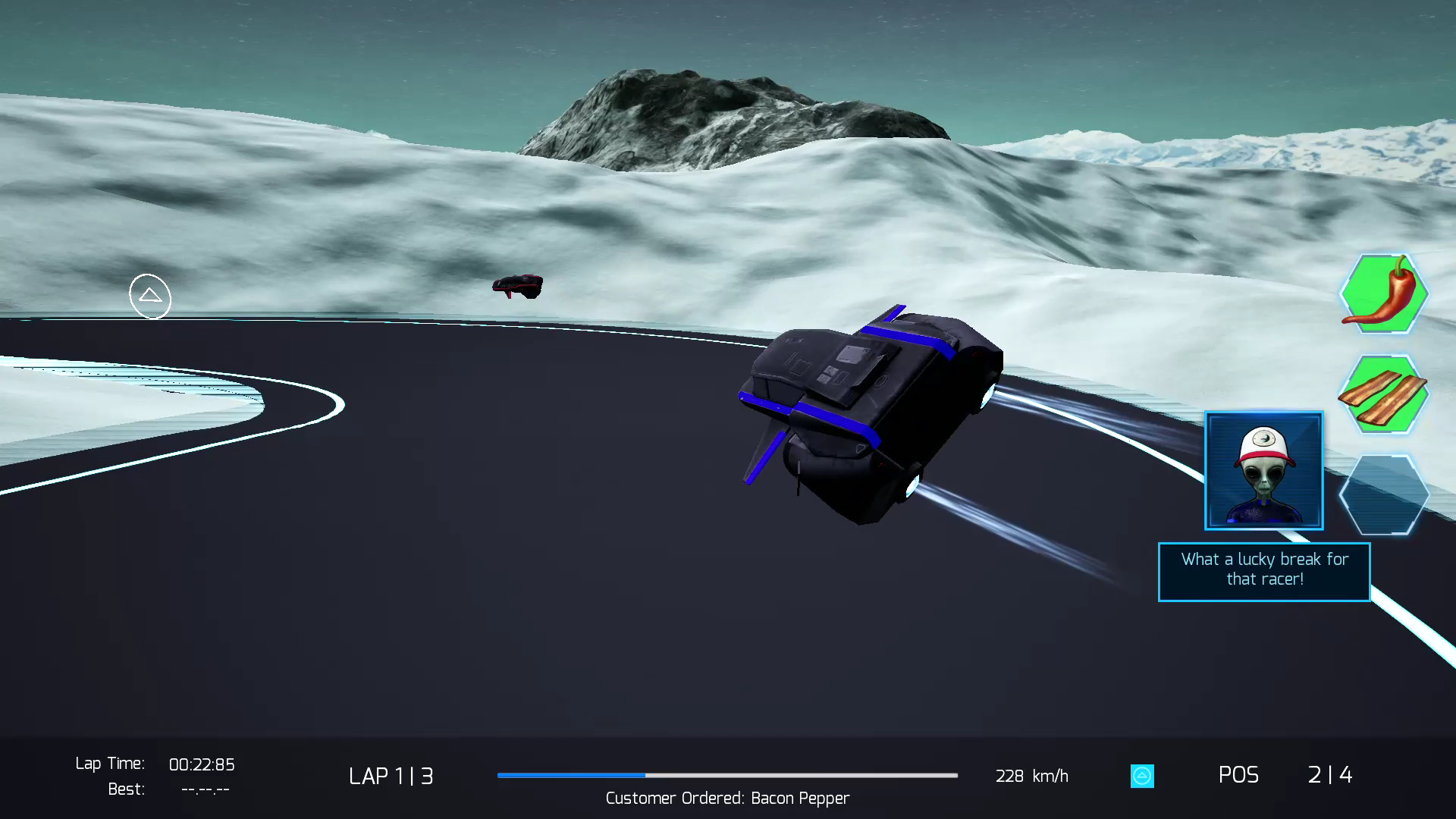Image resolution: width=1456 pixels, height=819 pixels.
Task: Click the race progress bar
Action: coord(726,776)
